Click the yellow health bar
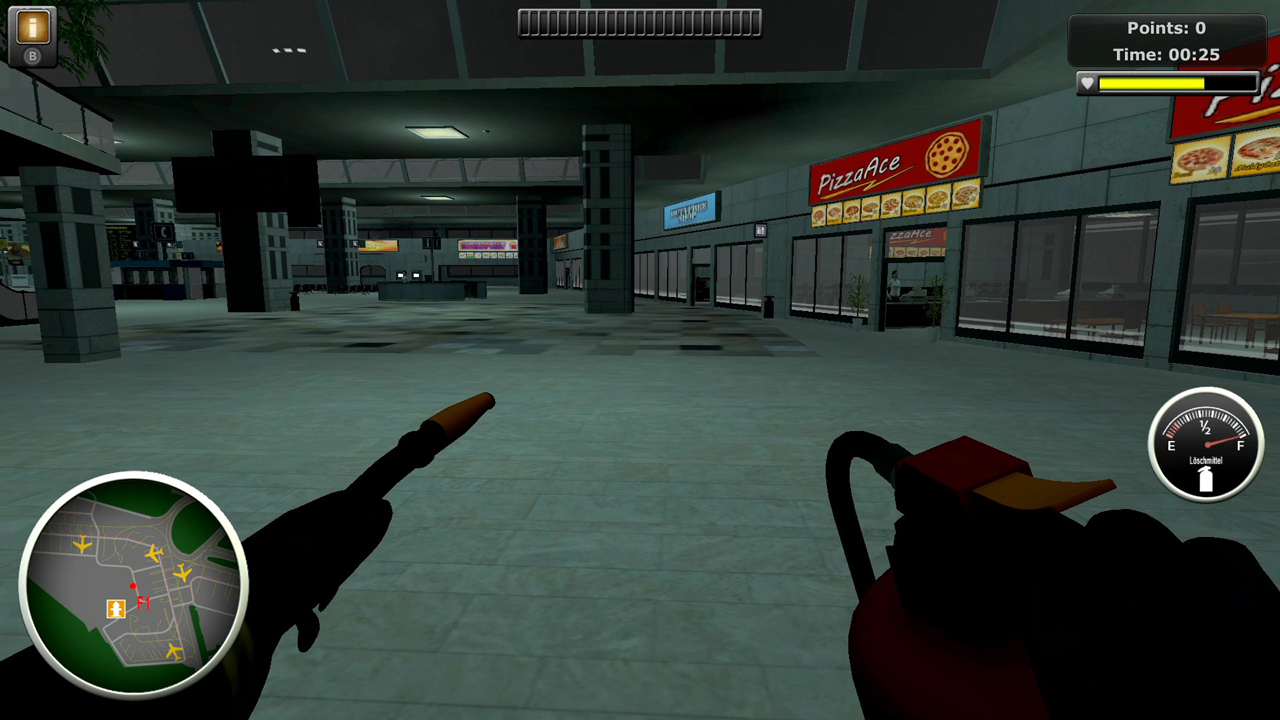Image resolution: width=1280 pixels, height=720 pixels. (x=1150, y=83)
